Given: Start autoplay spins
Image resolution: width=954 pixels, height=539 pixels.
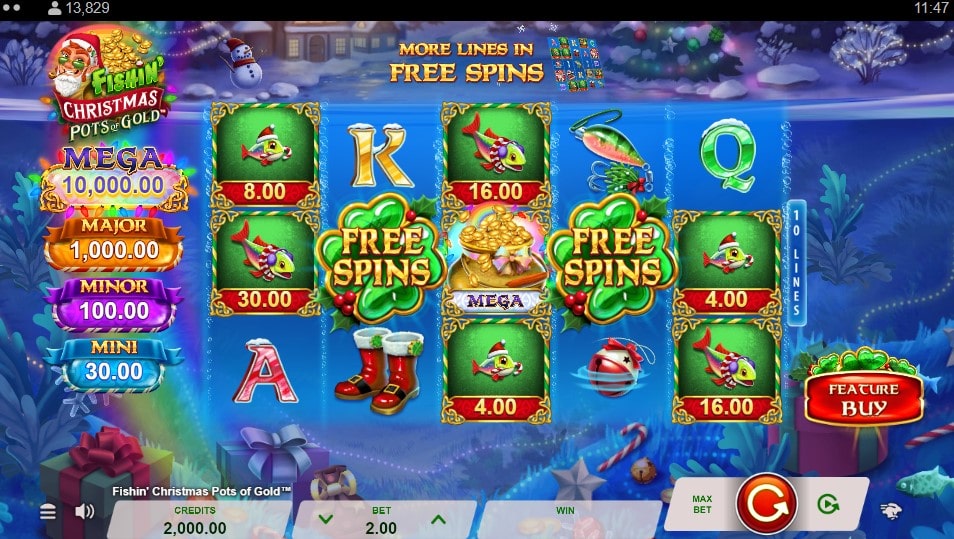Looking at the screenshot, I should [x=827, y=504].
